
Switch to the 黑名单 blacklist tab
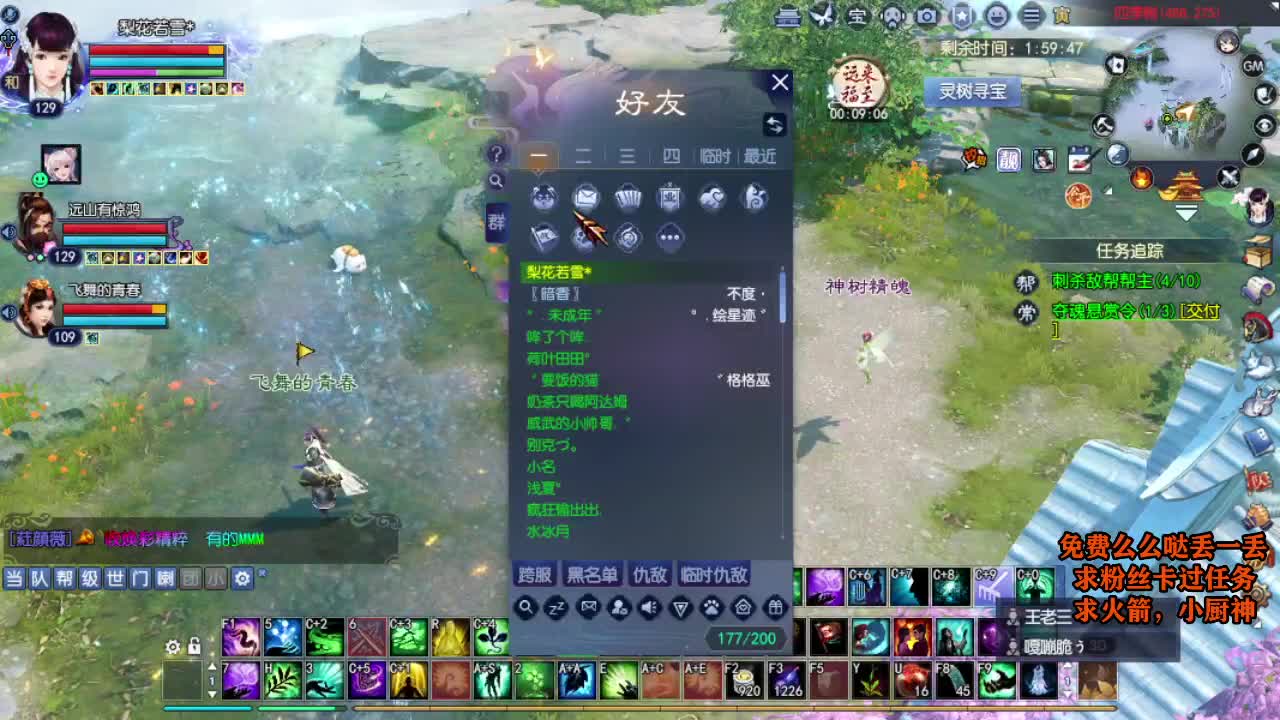[x=591, y=574]
